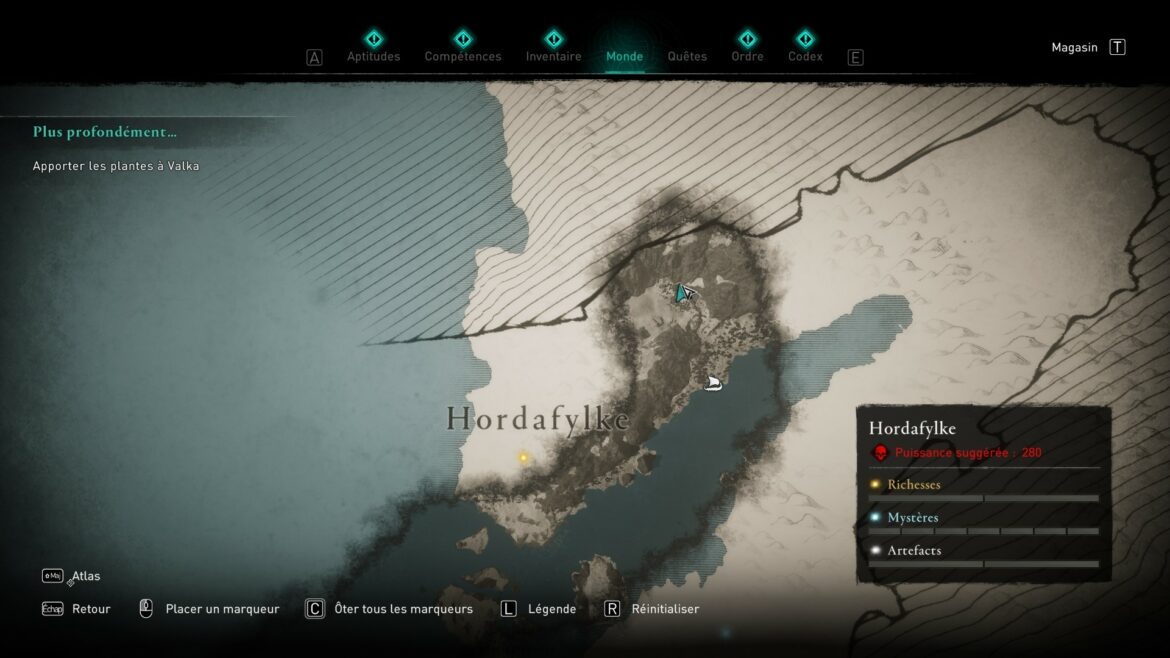Select Ôter tous les marqueurs
Image resolution: width=1170 pixels, height=658 pixels.
(403, 609)
